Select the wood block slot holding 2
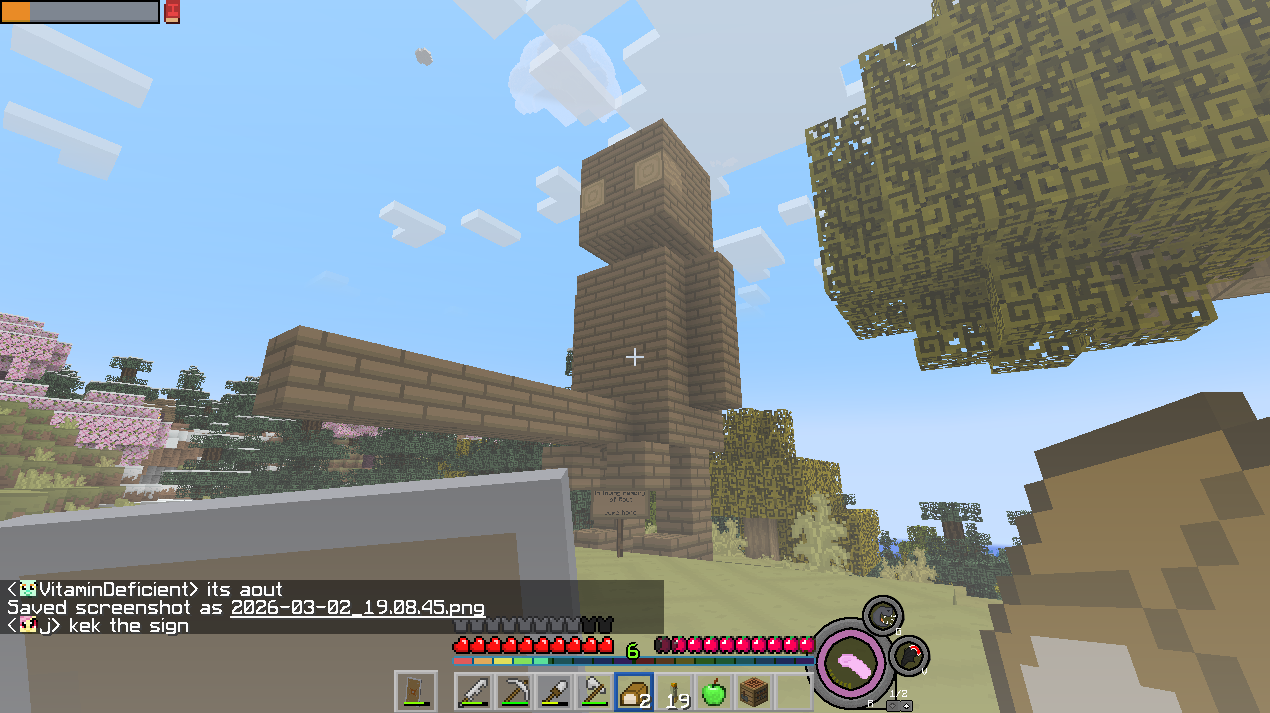This screenshot has width=1270, height=713. 634,692
